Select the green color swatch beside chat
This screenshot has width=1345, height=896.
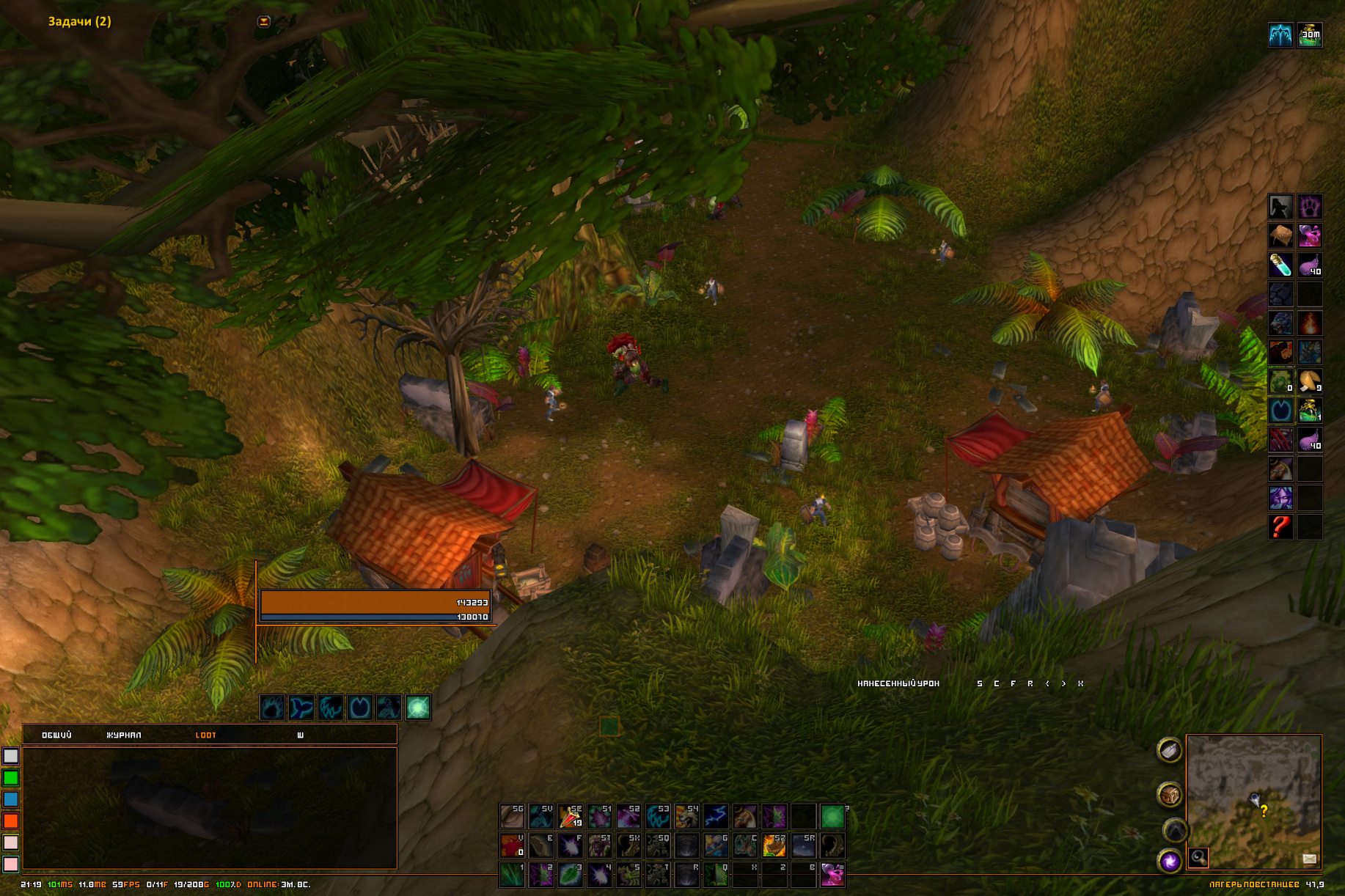(11, 777)
